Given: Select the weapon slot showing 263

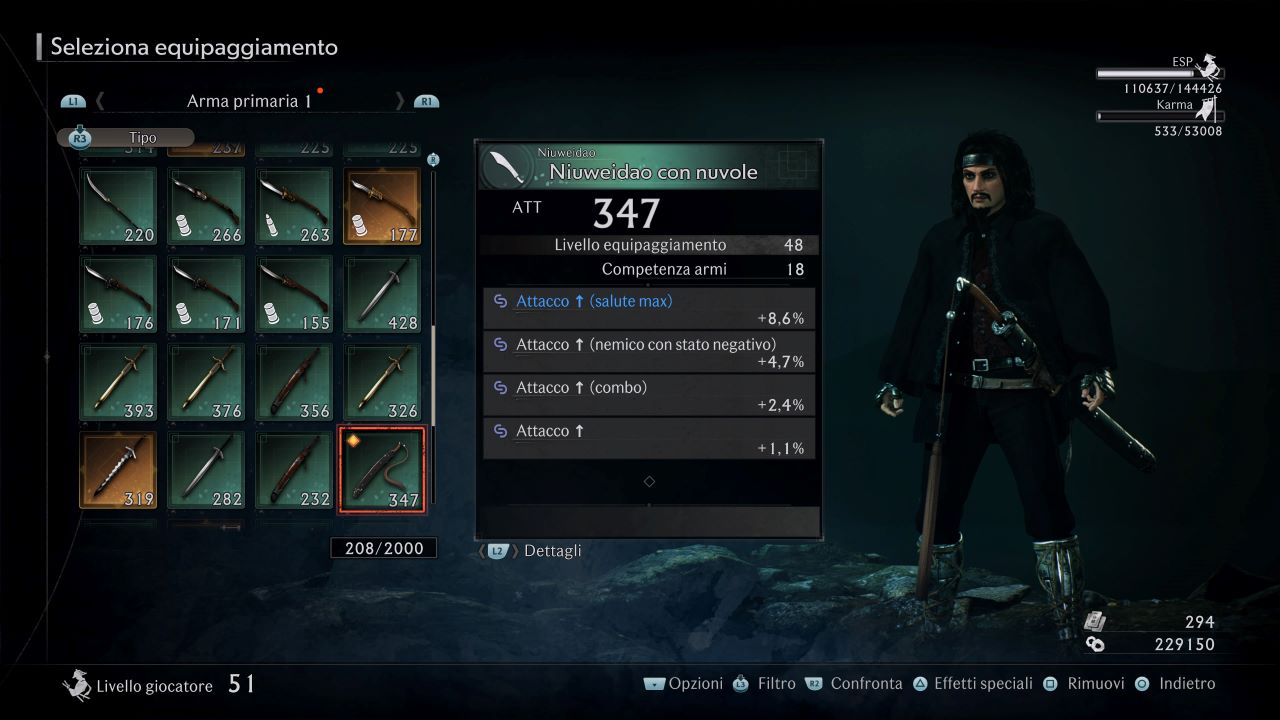Looking at the screenshot, I should pyautogui.click(x=294, y=205).
